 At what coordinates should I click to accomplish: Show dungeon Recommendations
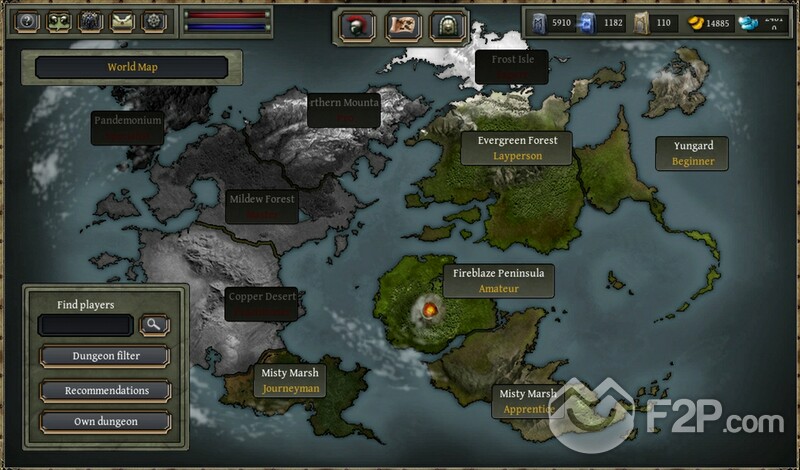click(105, 390)
